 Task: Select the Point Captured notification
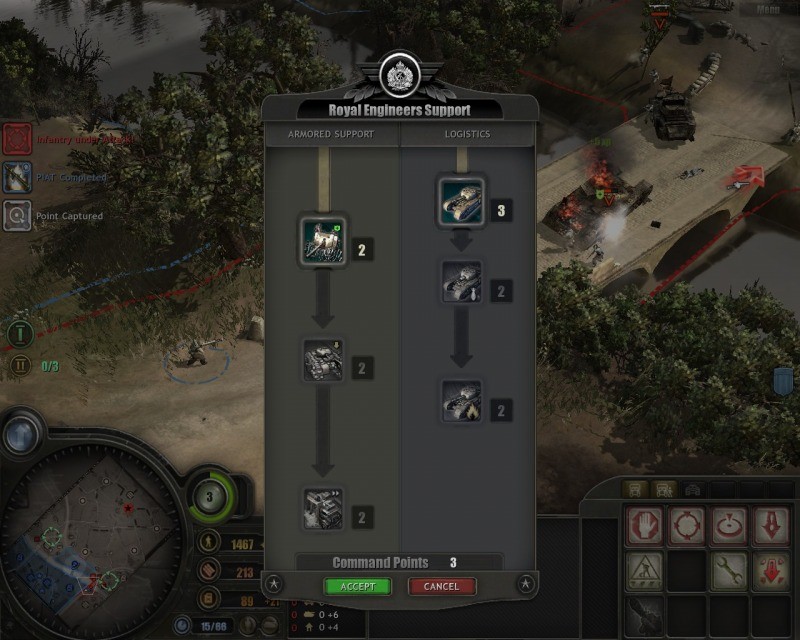(x=16, y=215)
